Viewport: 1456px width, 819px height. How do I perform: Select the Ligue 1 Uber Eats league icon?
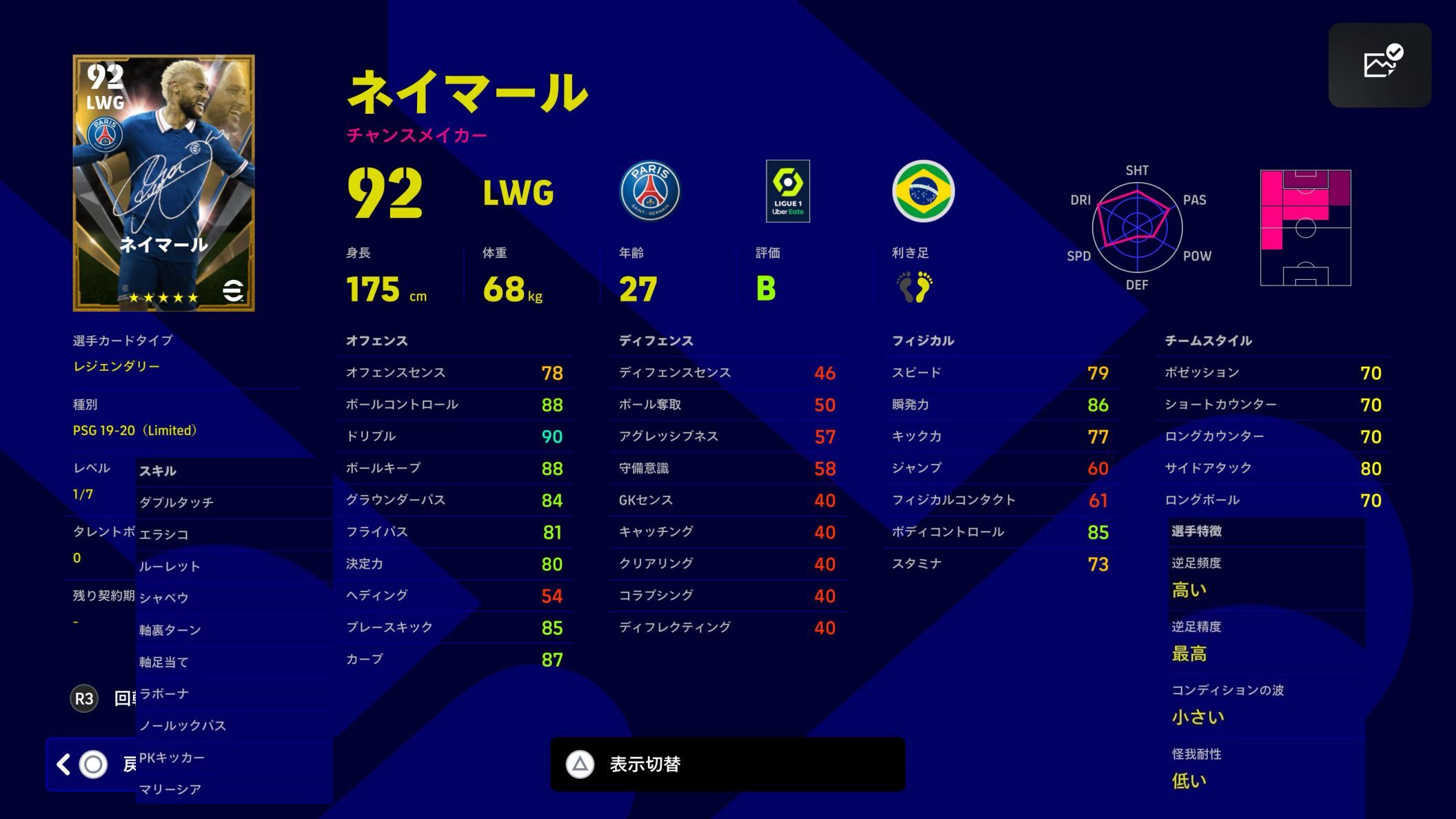787,192
